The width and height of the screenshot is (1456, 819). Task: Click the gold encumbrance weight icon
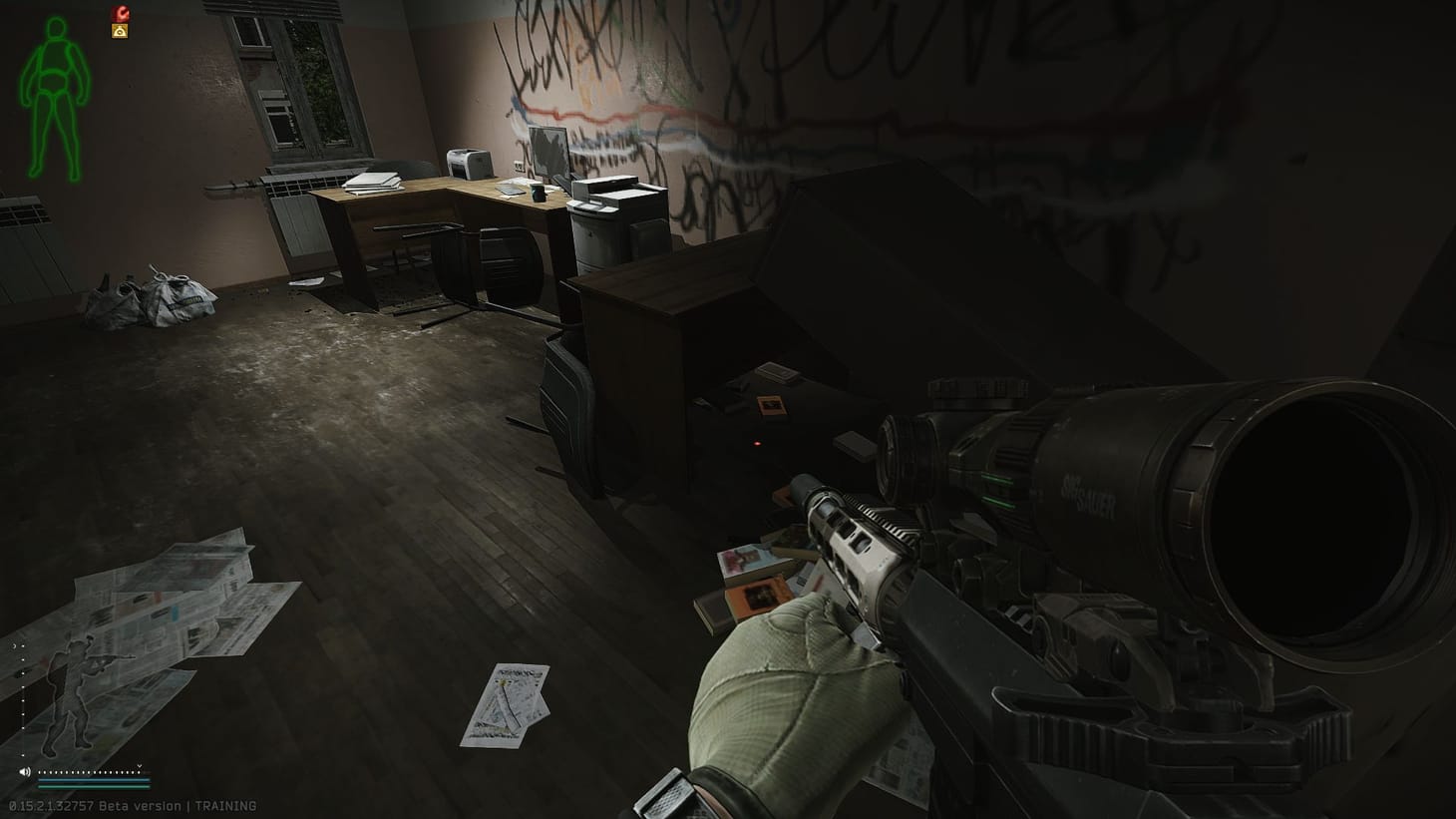tap(120, 32)
